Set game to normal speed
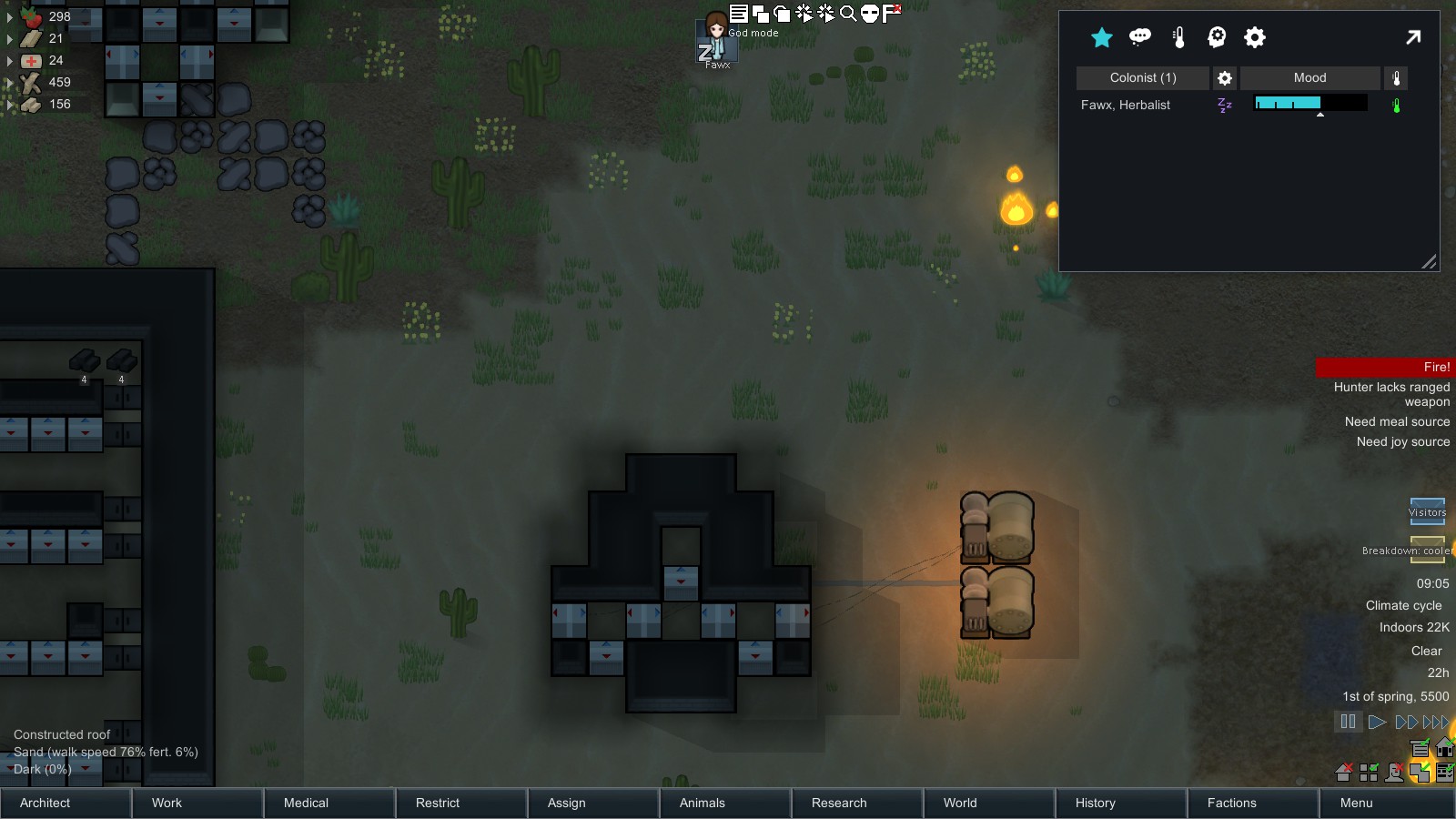 click(x=1377, y=722)
